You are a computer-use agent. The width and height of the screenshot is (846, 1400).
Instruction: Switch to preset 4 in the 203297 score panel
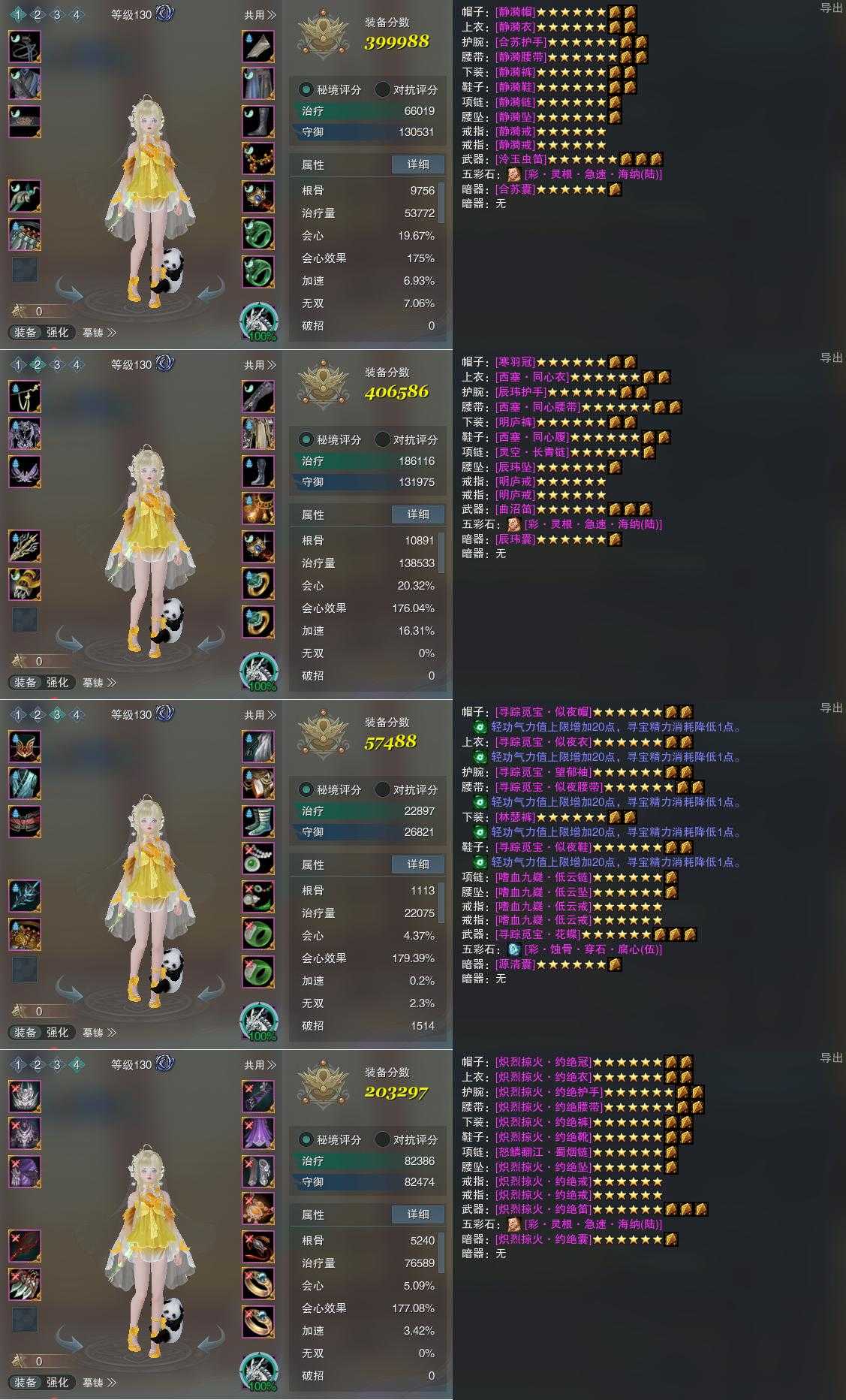click(76, 1064)
